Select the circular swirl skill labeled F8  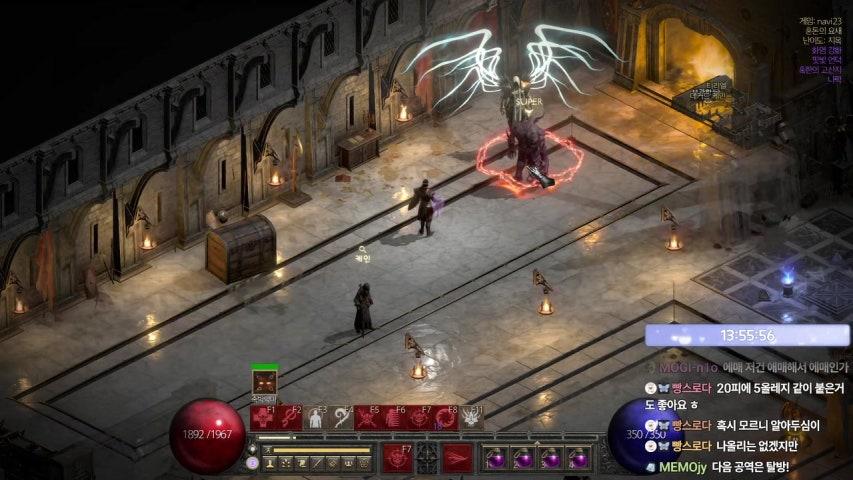(x=445, y=418)
